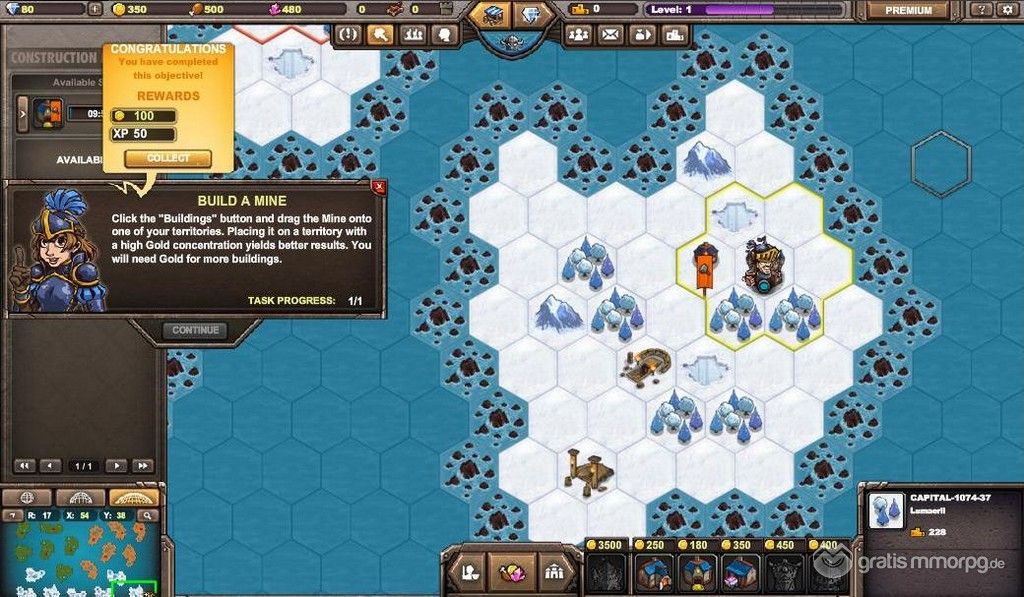The width and height of the screenshot is (1024, 597).
Task: Continue to the next tutorial step
Action: click(195, 330)
